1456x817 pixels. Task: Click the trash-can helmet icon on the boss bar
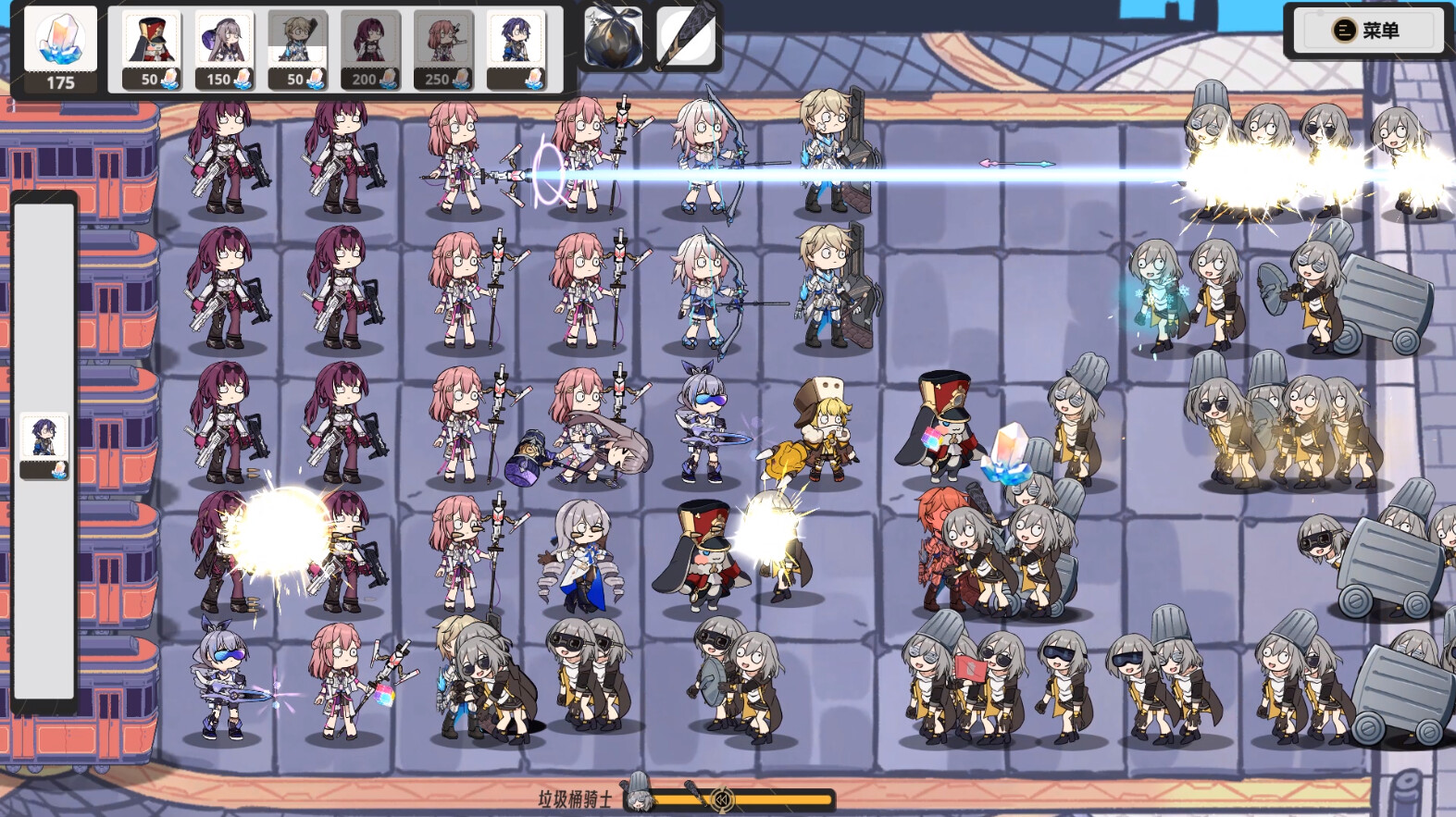[637, 784]
